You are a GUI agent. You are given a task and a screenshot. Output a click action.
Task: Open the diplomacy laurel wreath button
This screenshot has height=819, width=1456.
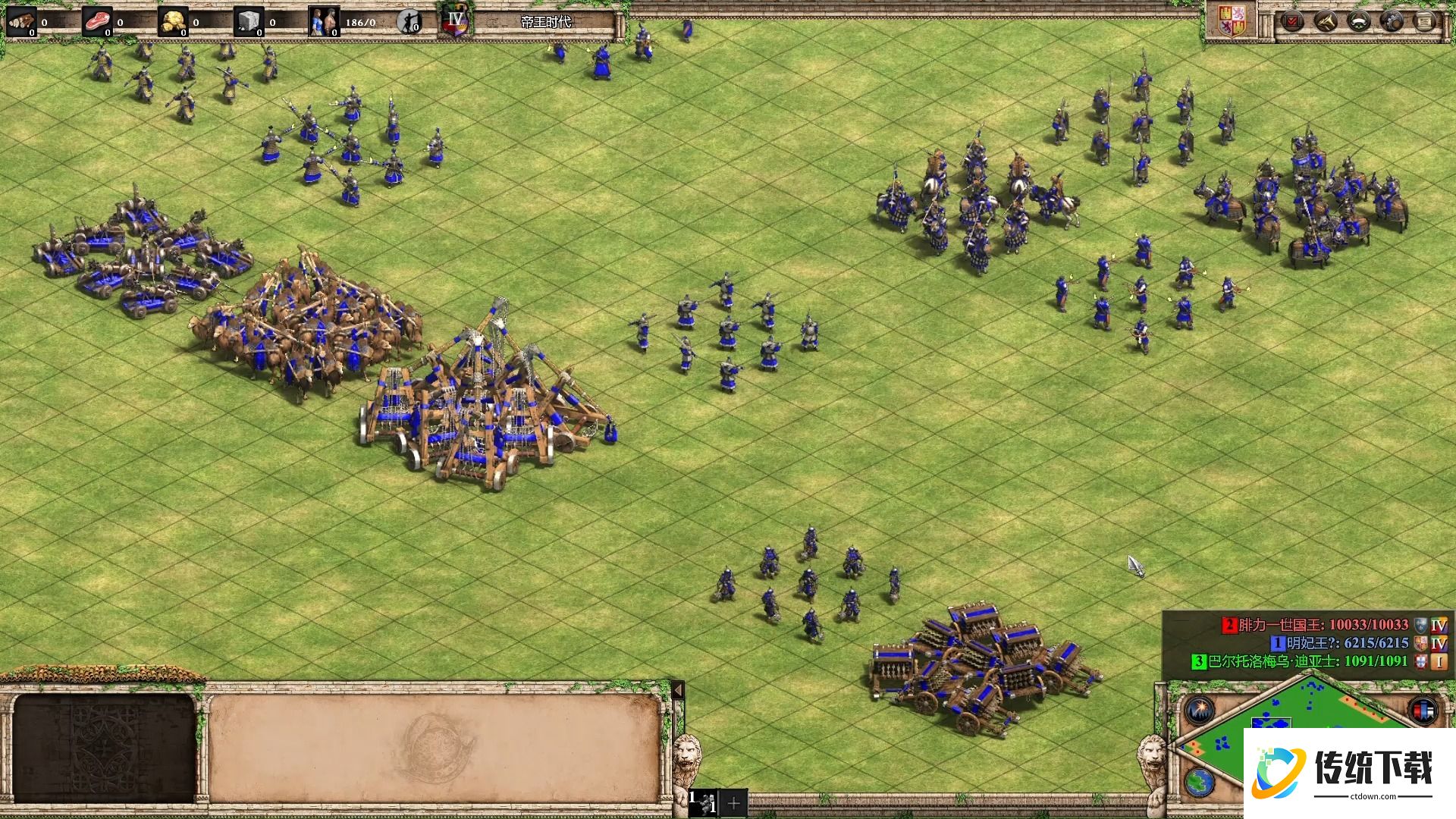pyautogui.click(x=1359, y=20)
